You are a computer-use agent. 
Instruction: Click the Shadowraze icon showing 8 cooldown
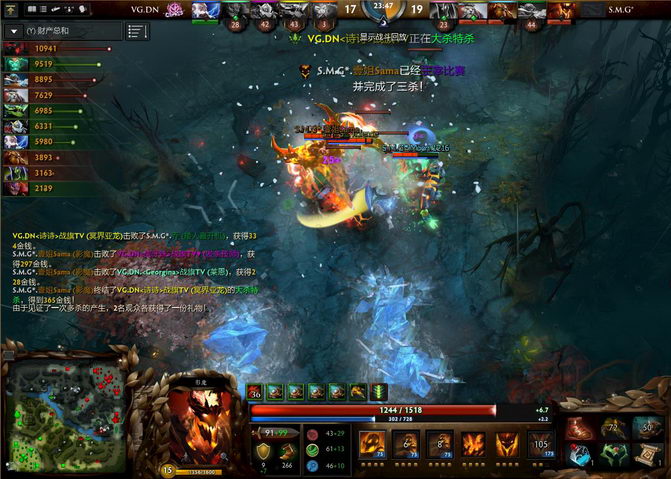click(x=439, y=443)
